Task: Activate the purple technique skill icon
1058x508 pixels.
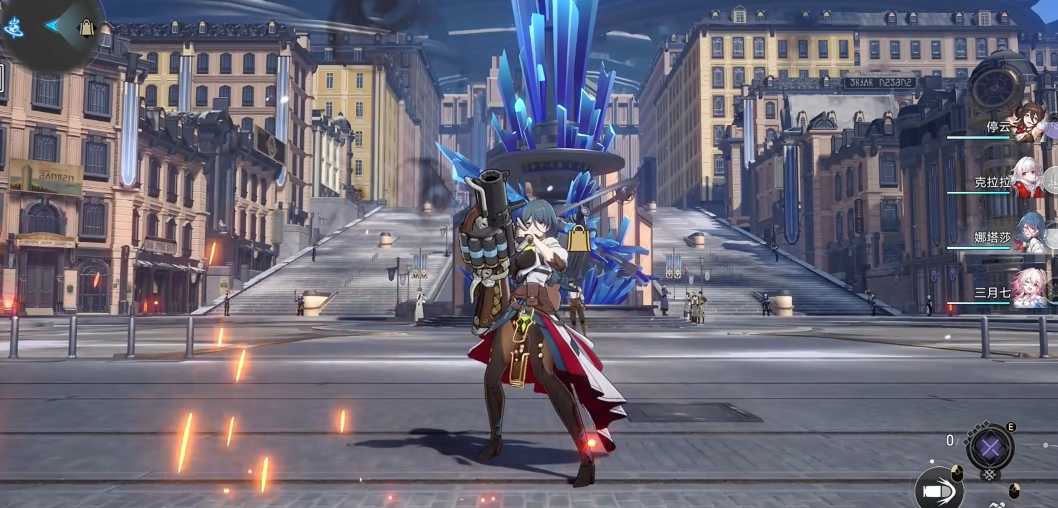Action: (x=989, y=447)
